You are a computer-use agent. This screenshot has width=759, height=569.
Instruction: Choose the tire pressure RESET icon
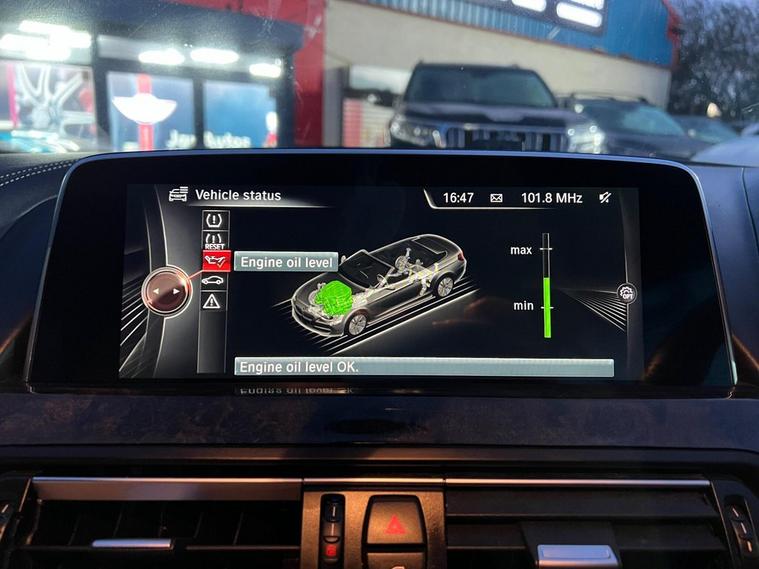pyautogui.click(x=215, y=241)
